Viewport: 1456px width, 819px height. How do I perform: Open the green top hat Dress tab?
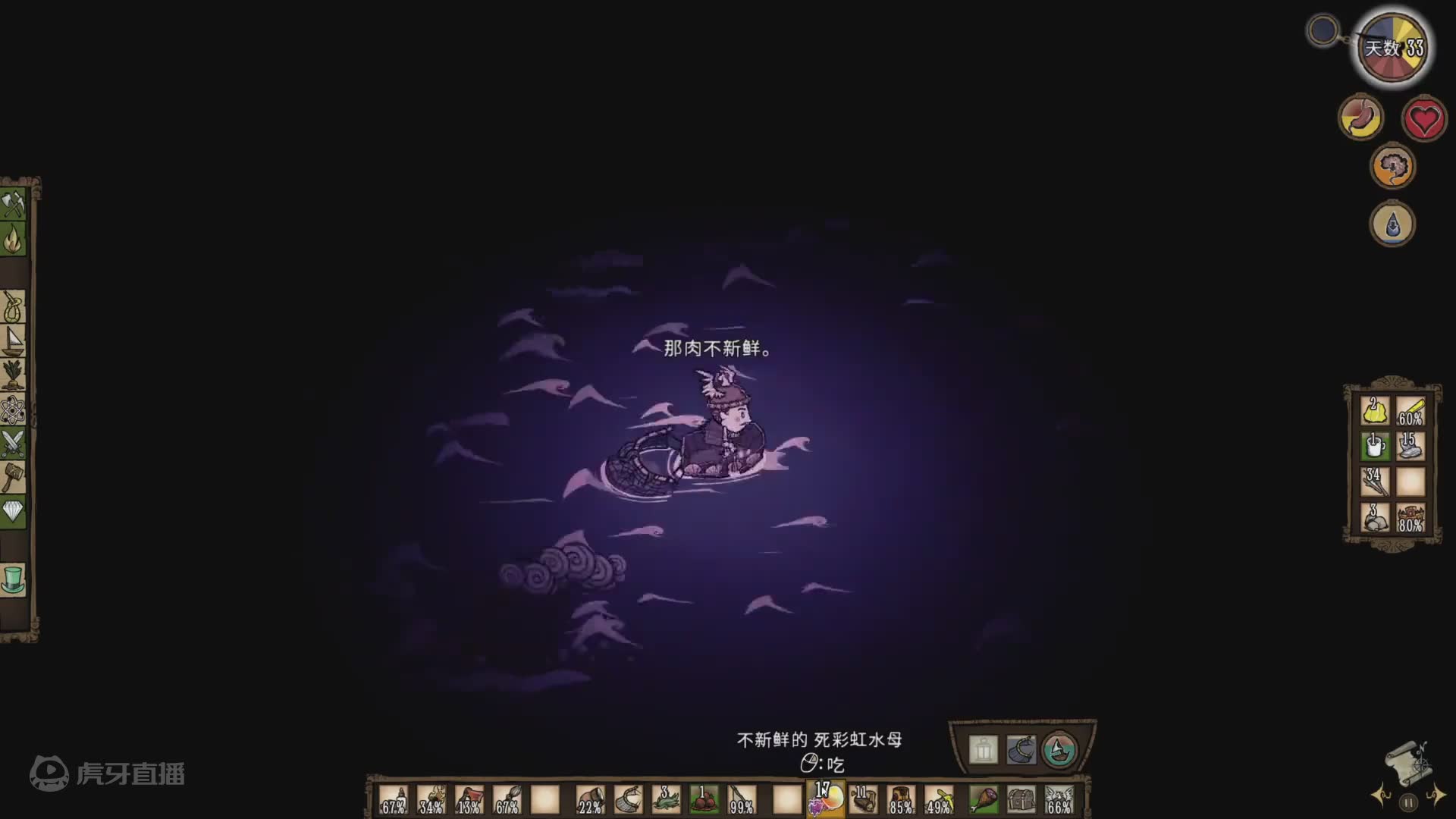point(14,579)
